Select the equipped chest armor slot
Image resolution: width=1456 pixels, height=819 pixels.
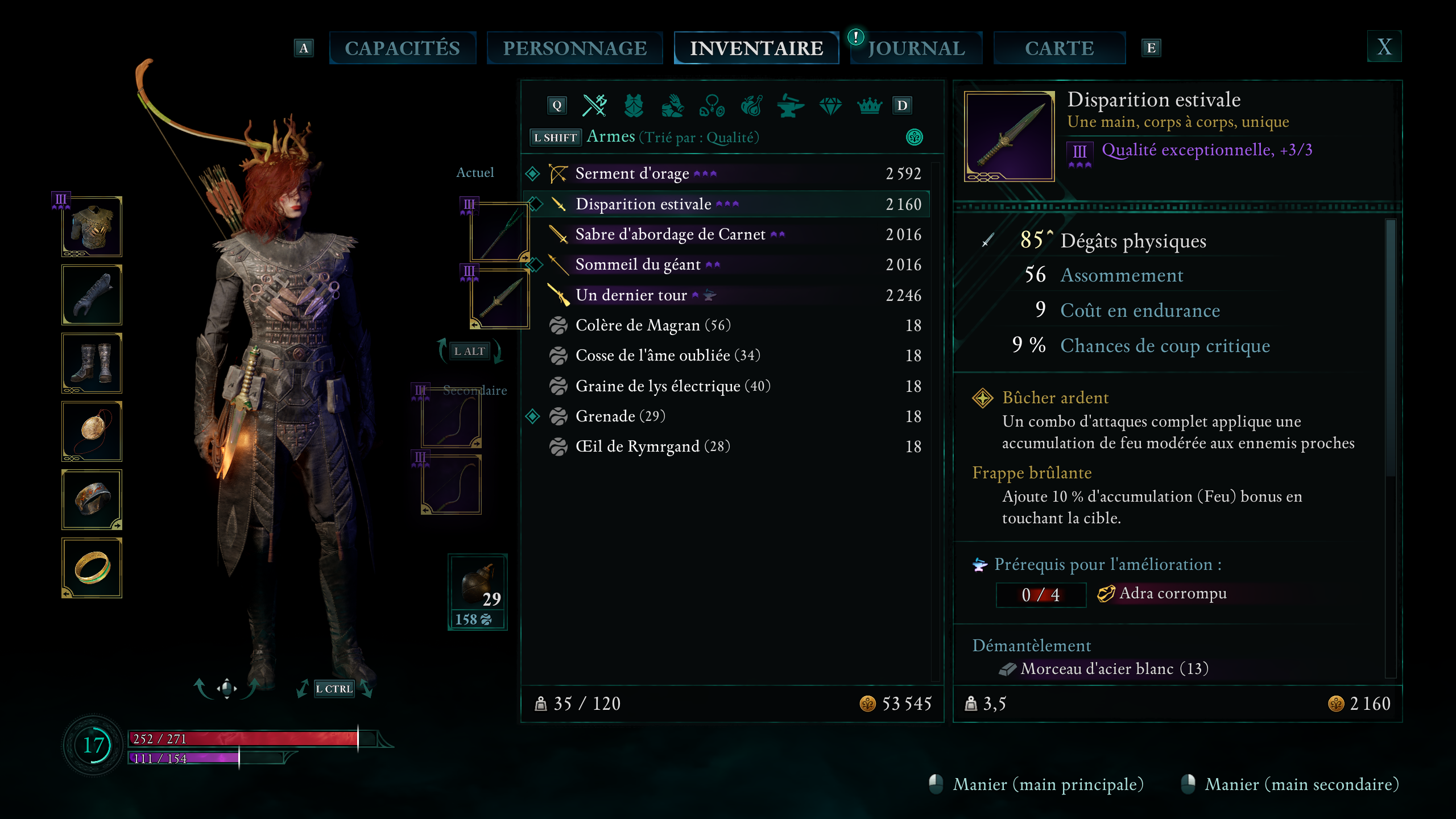[92, 227]
